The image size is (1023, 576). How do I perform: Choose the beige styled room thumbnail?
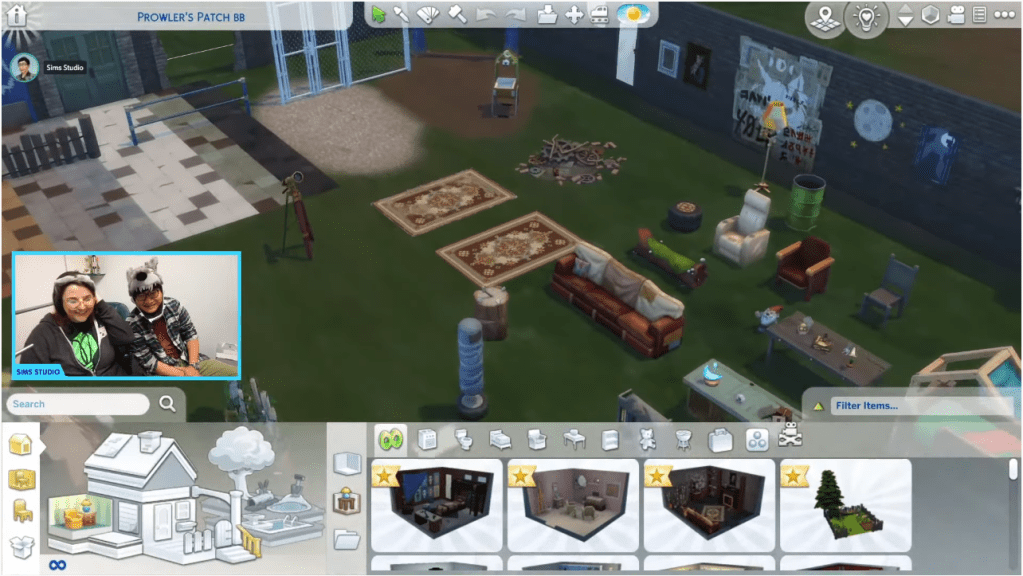point(572,504)
